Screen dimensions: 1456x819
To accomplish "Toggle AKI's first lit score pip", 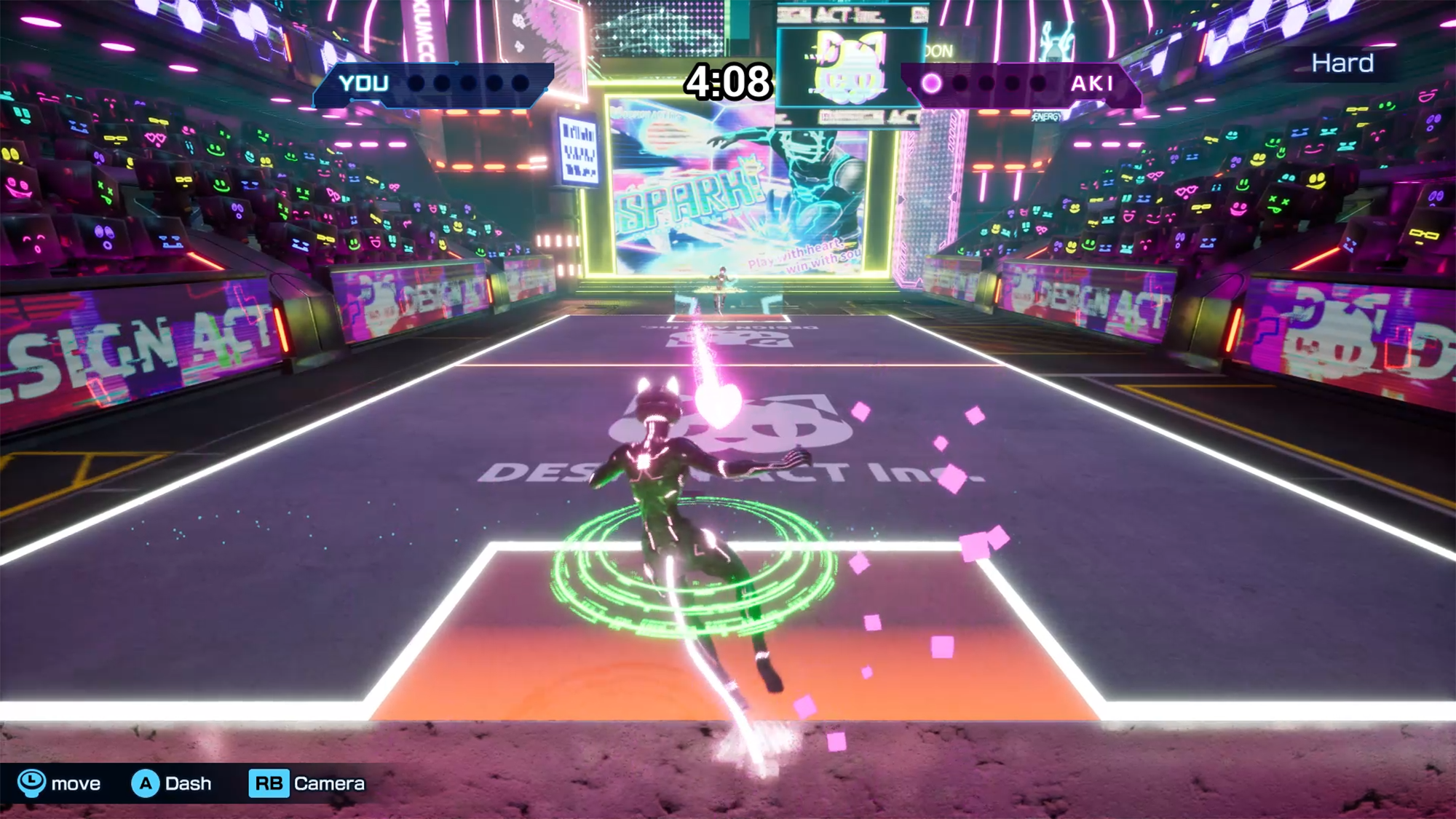I will tap(931, 82).
